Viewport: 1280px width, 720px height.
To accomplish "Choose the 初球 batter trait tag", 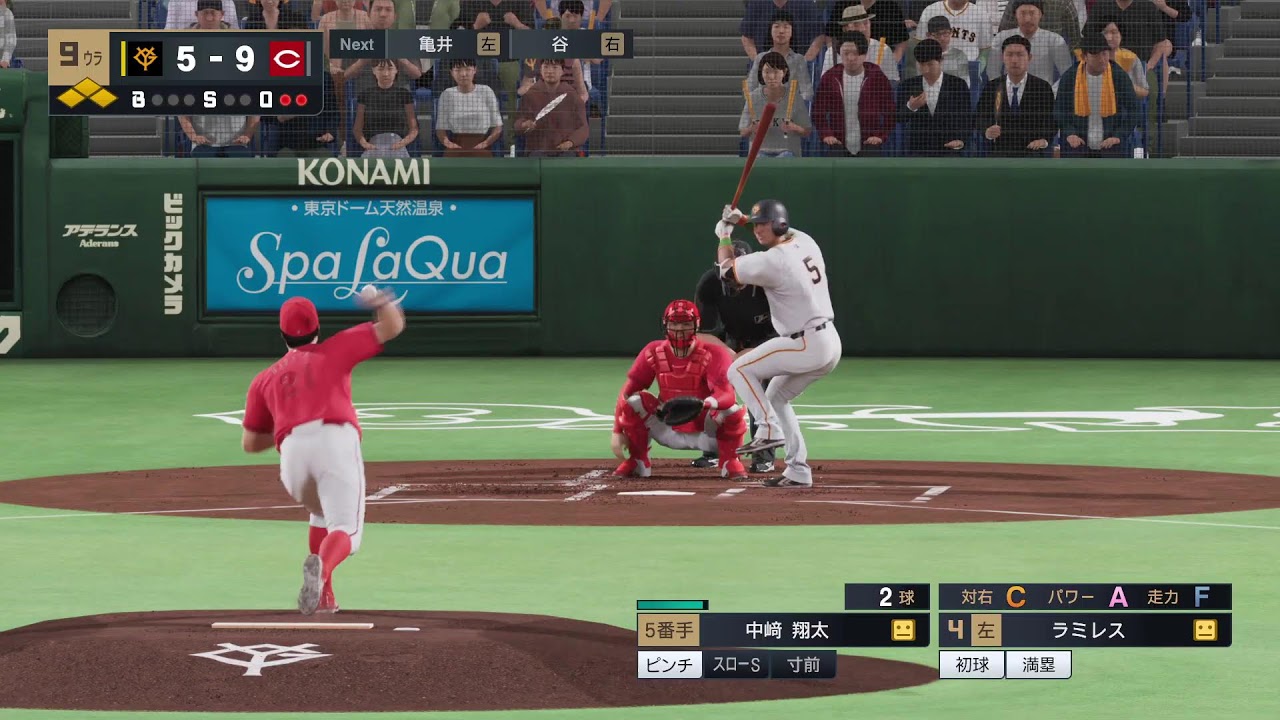I will 971,665.
